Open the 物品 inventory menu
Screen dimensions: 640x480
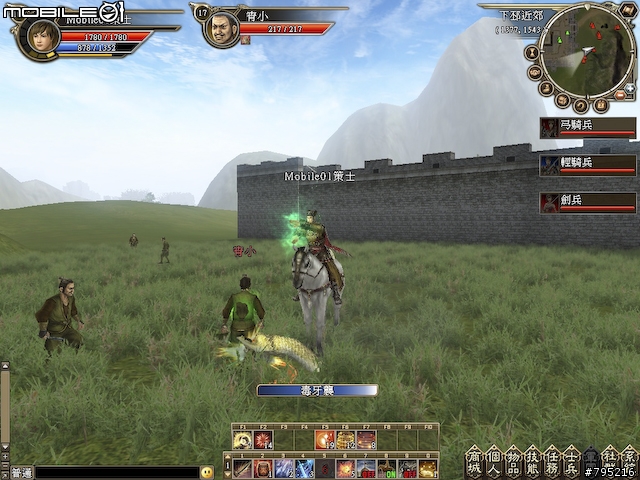[513, 460]
